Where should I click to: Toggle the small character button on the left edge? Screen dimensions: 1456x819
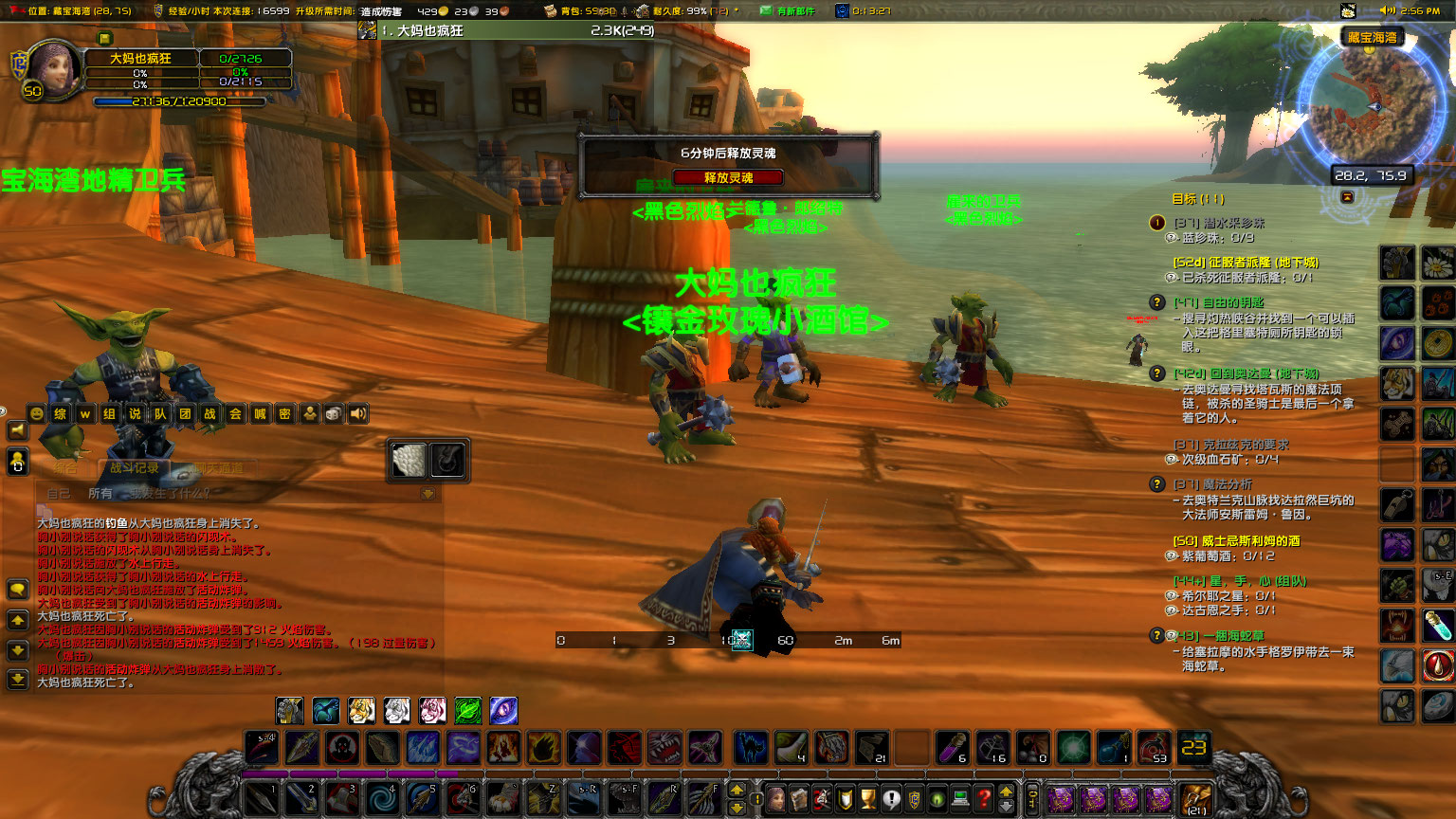click(x=16, y=462)
